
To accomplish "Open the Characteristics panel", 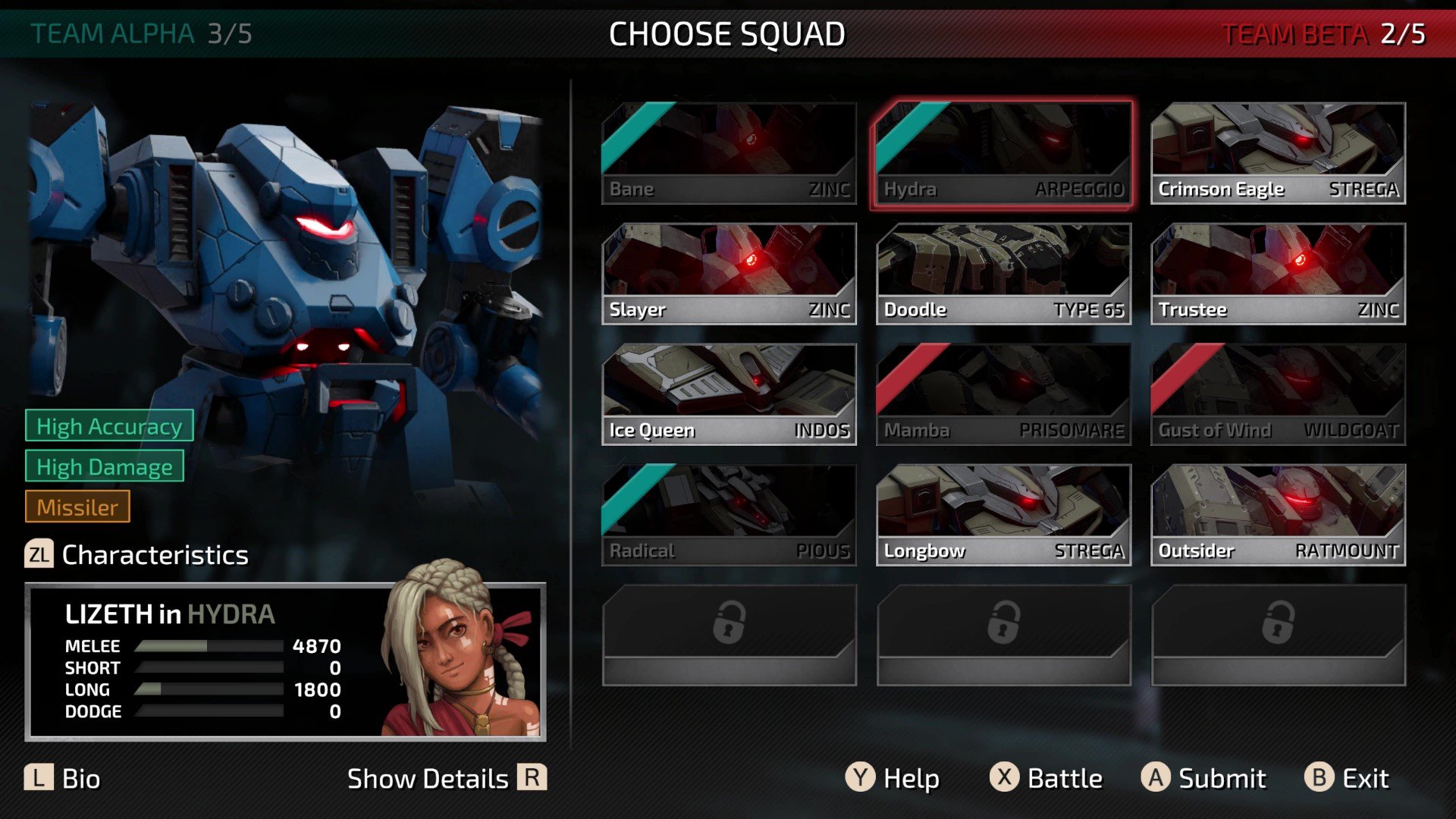I will tap(137, 555).
